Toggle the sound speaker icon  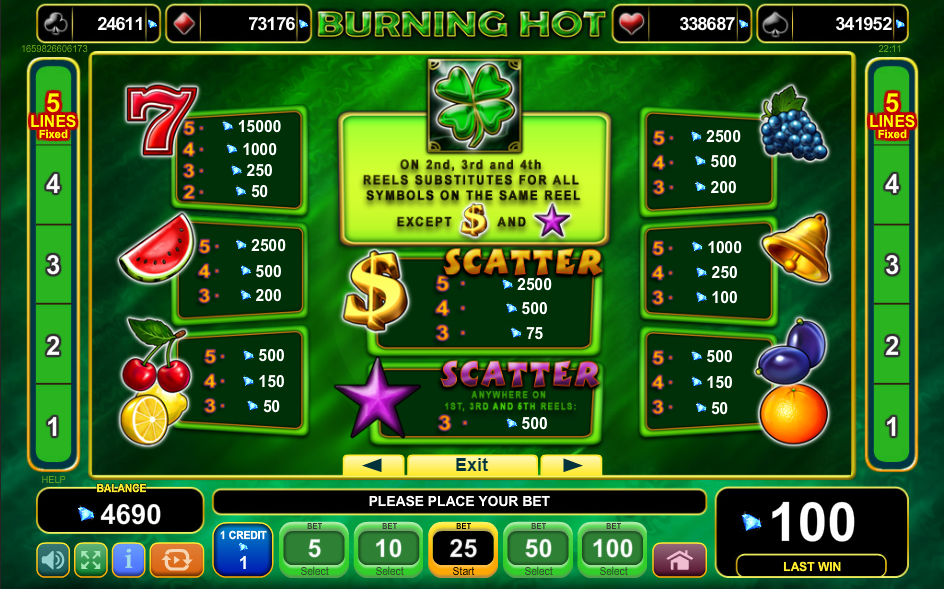point(53,560)
